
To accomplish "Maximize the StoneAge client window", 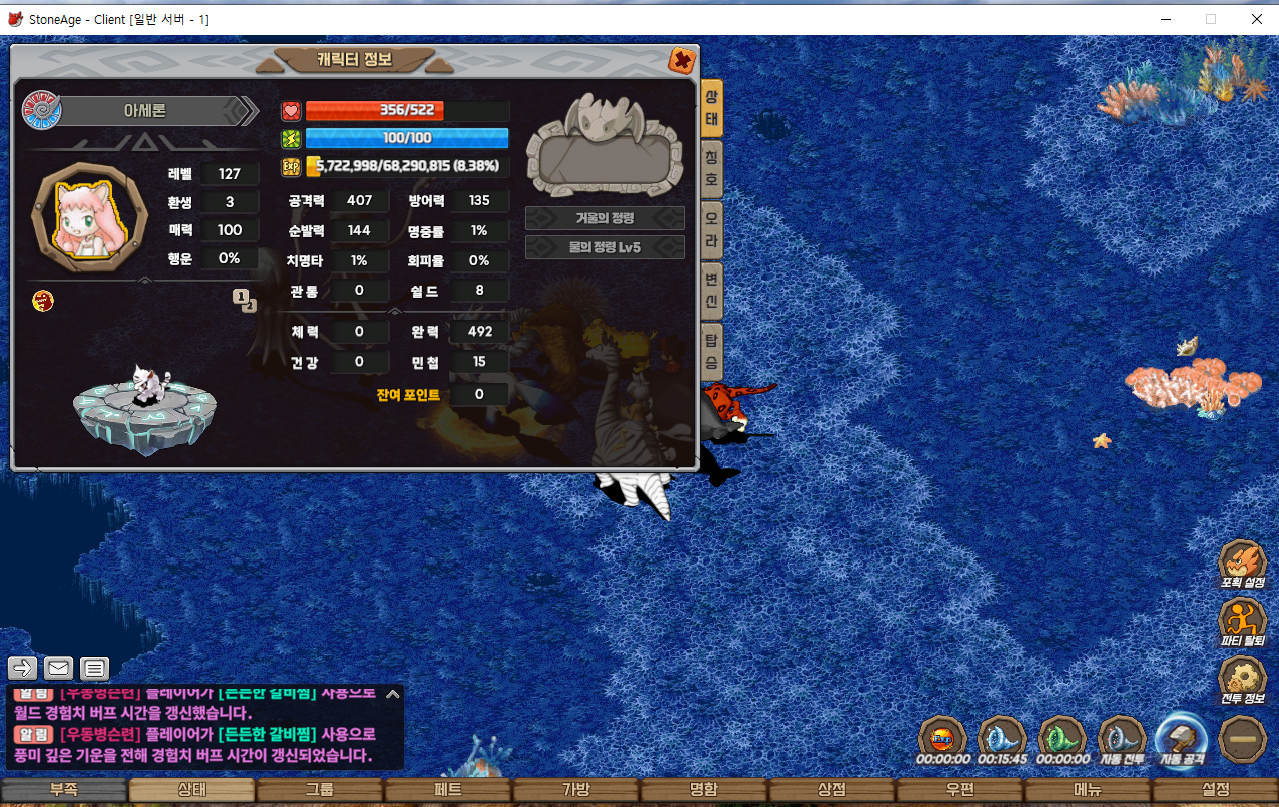I will tap(1211, 19).
